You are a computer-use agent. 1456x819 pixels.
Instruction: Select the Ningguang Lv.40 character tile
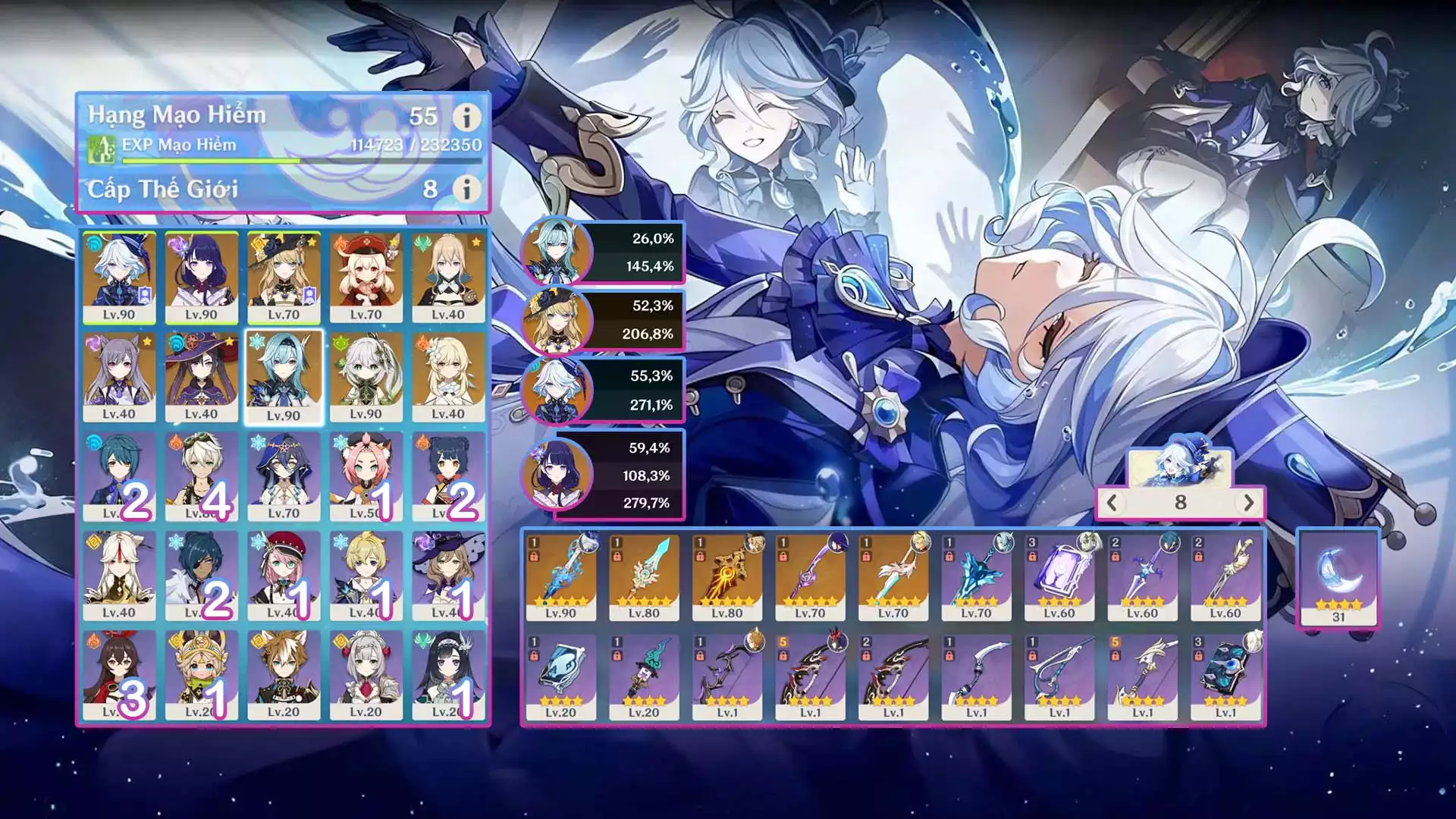point(119,576)
